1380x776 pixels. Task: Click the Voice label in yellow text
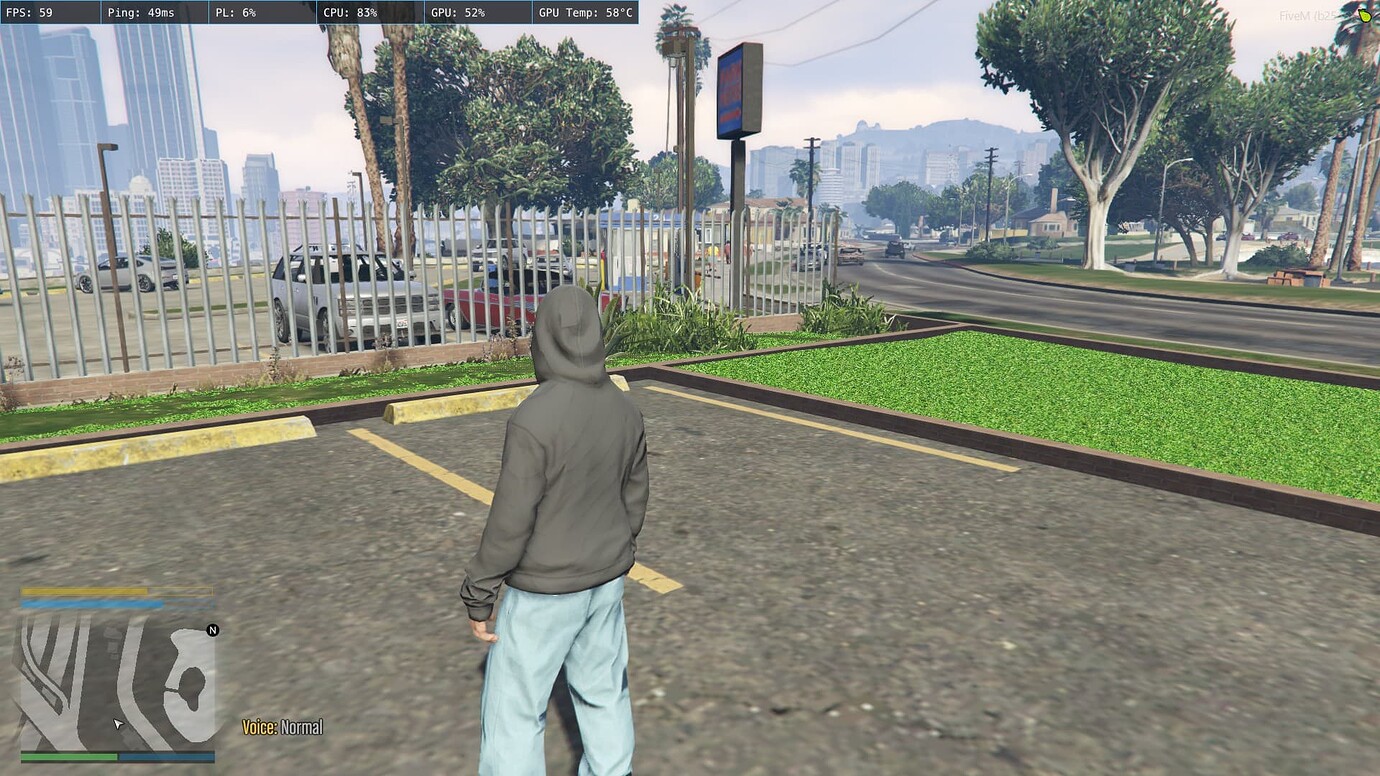pos(259,727)
